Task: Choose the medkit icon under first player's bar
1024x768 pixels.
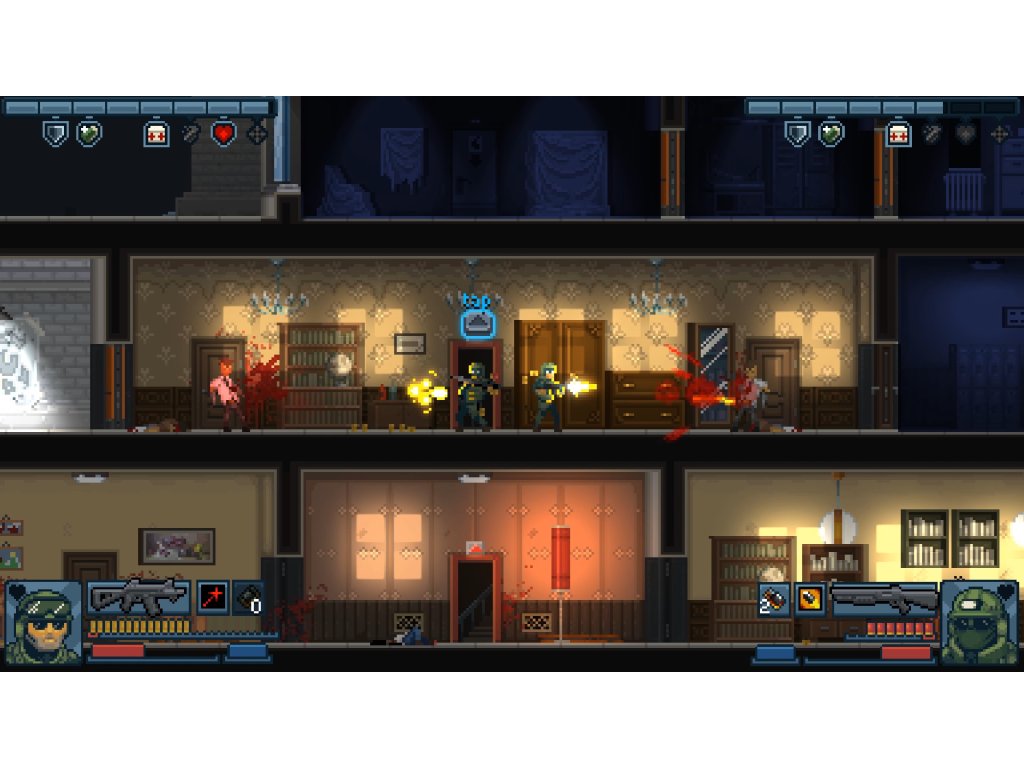Action: pyautogui.click(x=156, y=133)
